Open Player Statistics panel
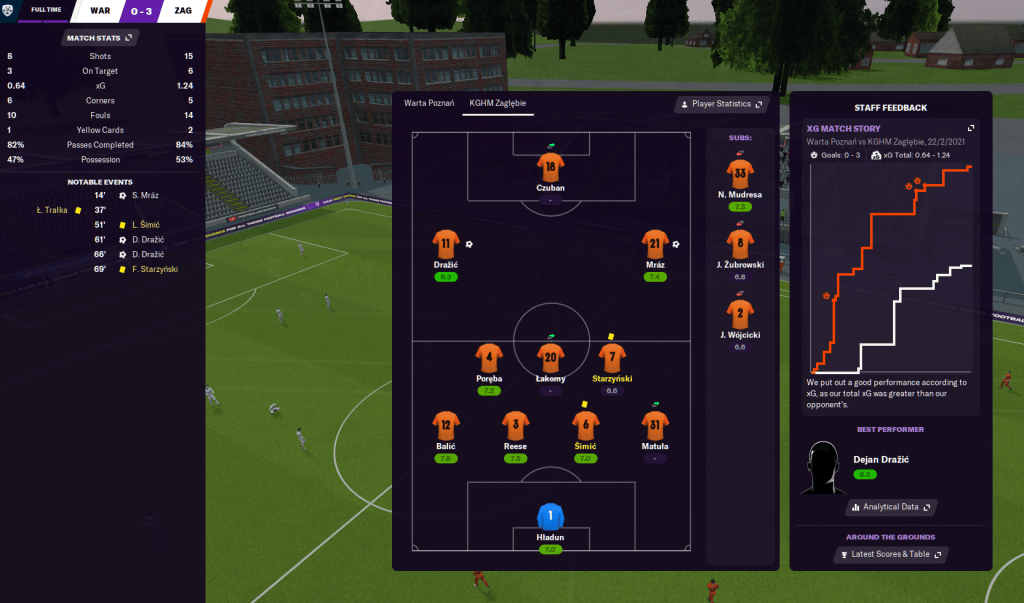The height and width of the screenshot is (603, 1024). pos(721,104)
